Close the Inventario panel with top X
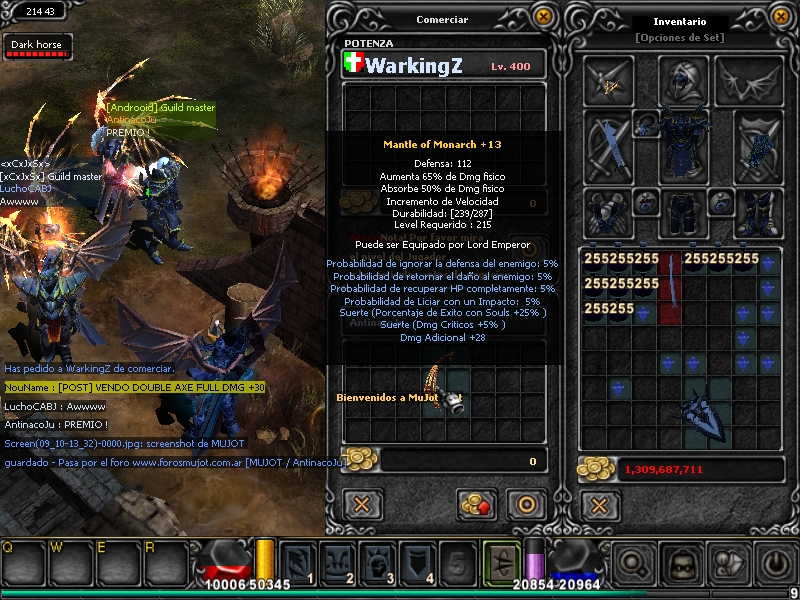Screen dimensions: 800x600 coord(782,16)
